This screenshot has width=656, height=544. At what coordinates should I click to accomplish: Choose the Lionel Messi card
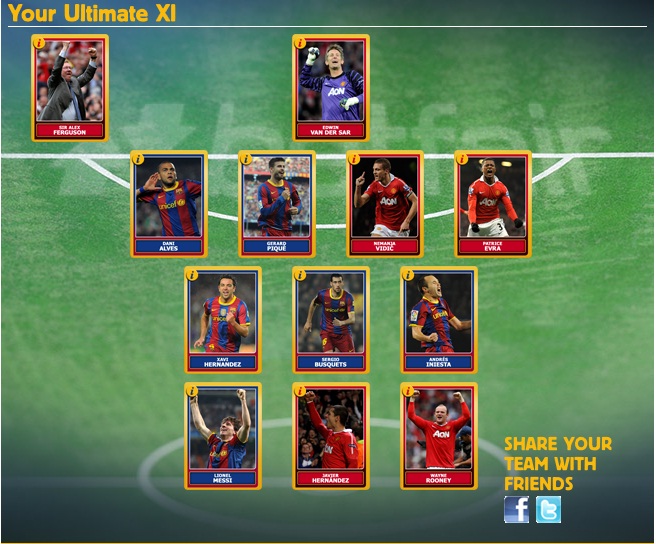(x=223, y=436)
